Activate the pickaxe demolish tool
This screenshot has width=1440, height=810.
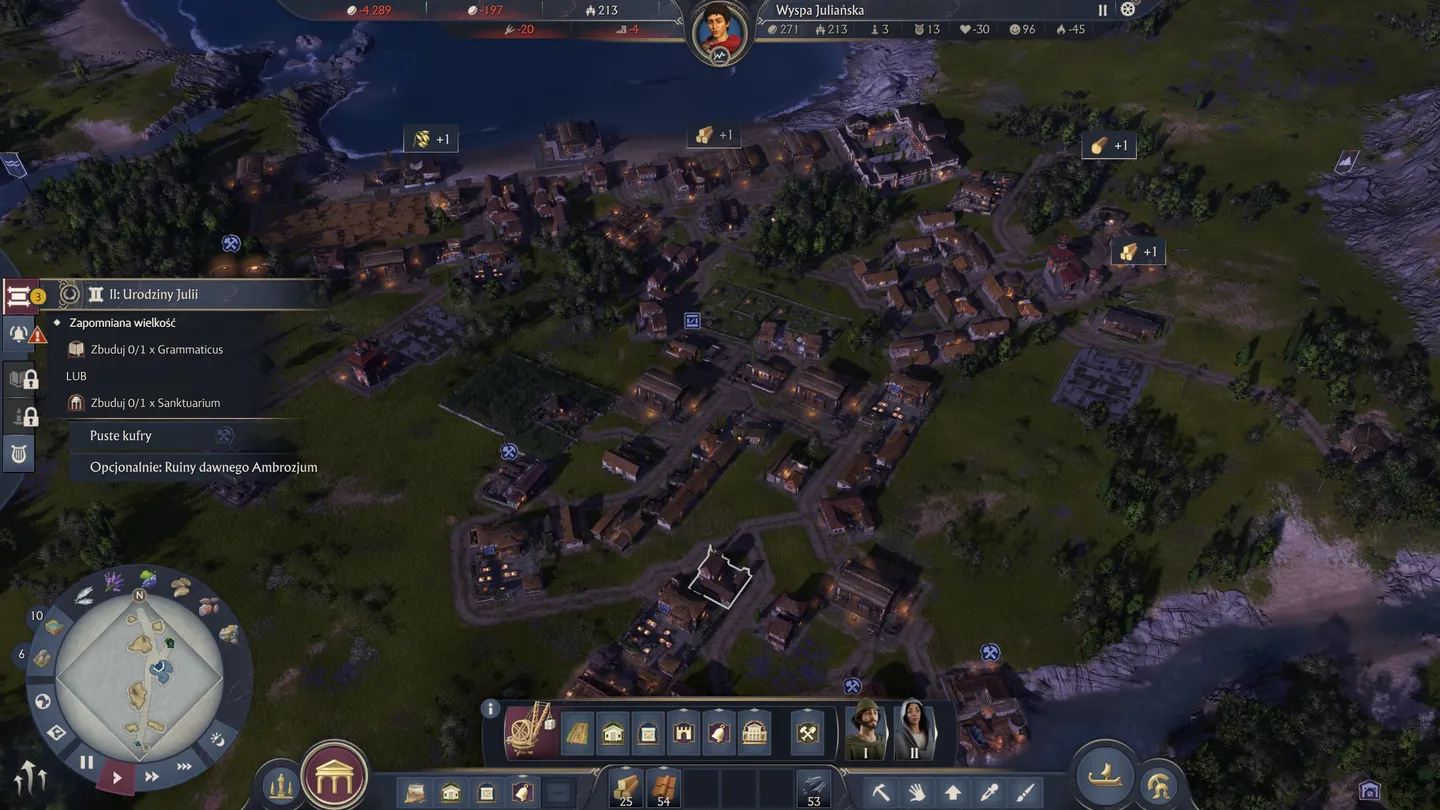(881, 793)
